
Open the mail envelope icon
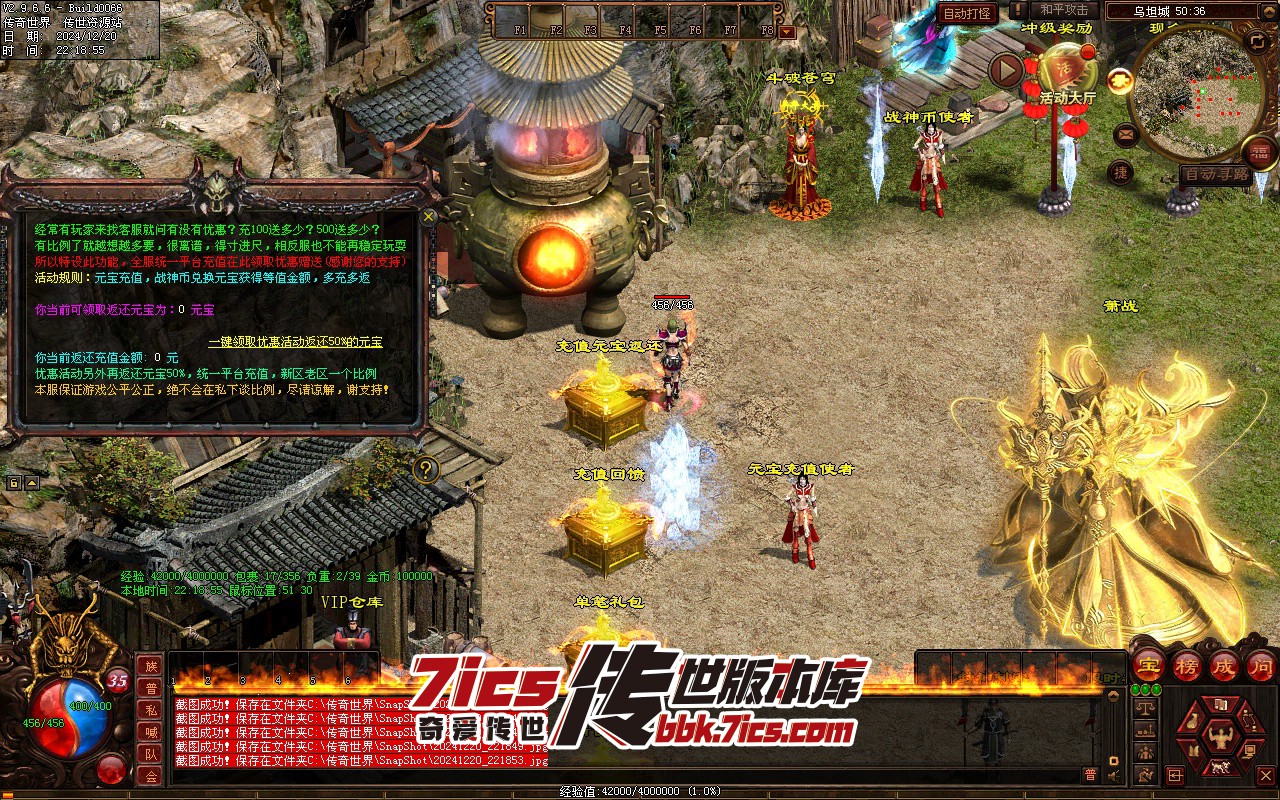click(x=1125, y=133)
